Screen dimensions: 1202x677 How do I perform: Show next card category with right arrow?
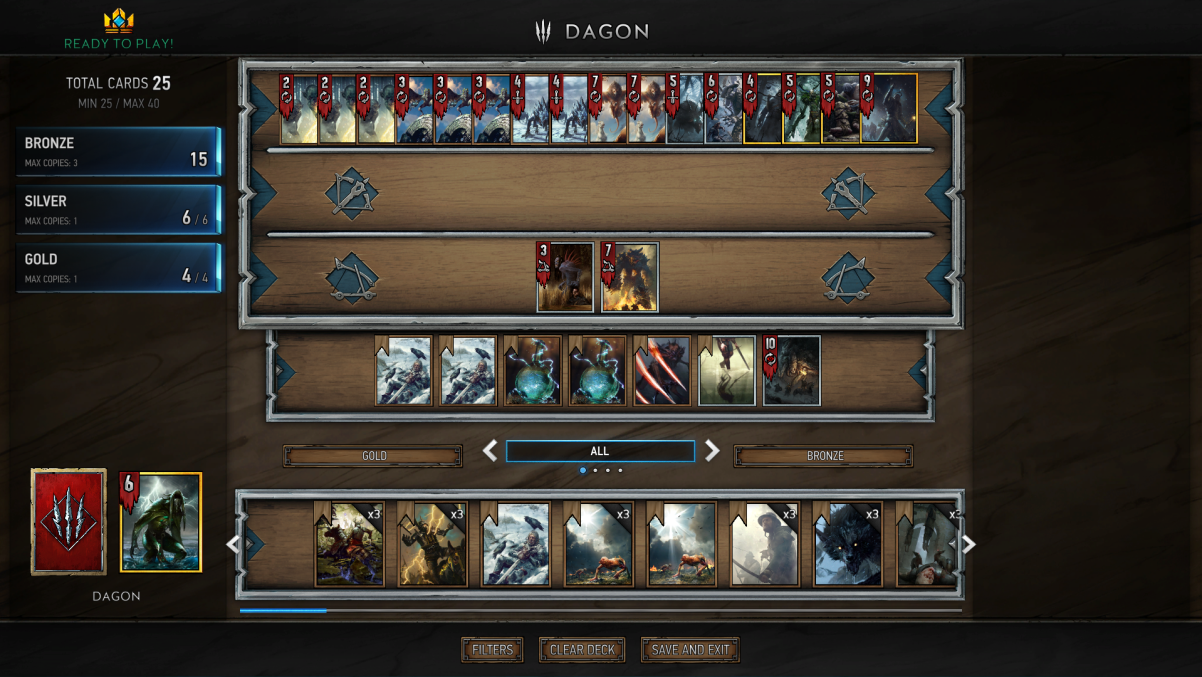click(712, 451)
